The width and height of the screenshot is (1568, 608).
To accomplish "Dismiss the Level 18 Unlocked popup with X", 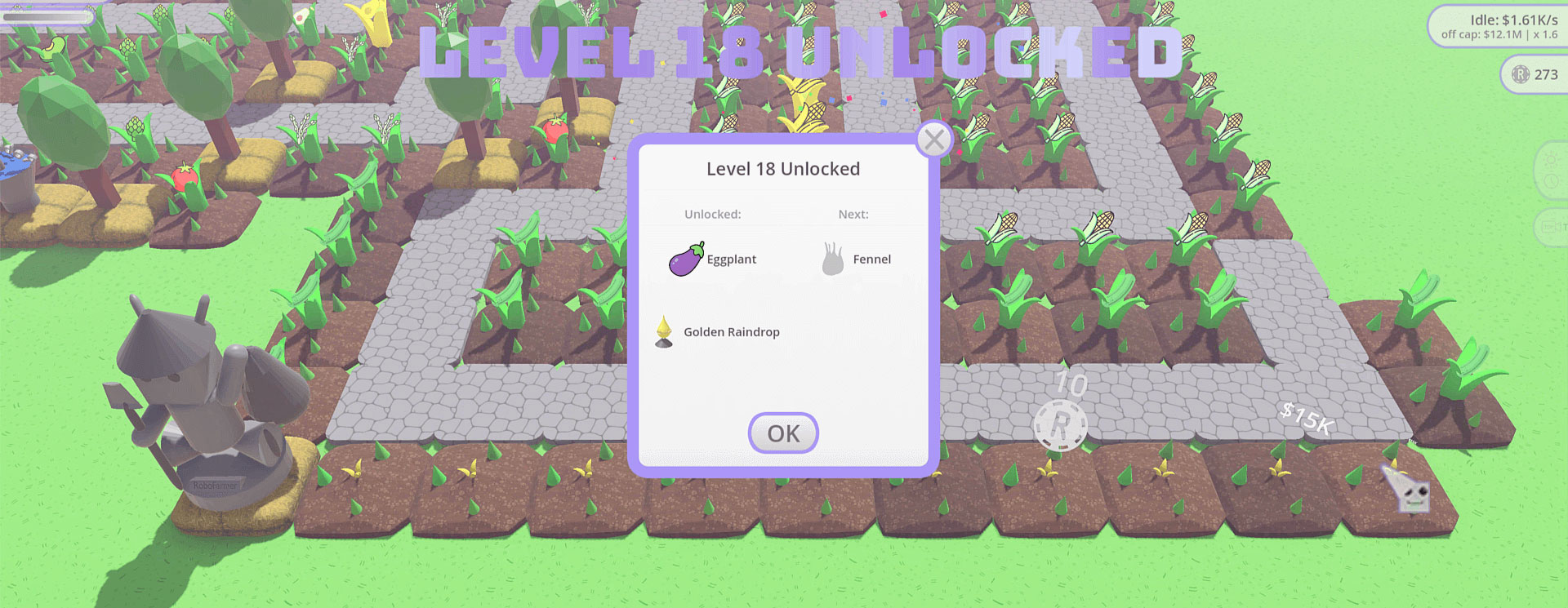I will click(933, 140).
